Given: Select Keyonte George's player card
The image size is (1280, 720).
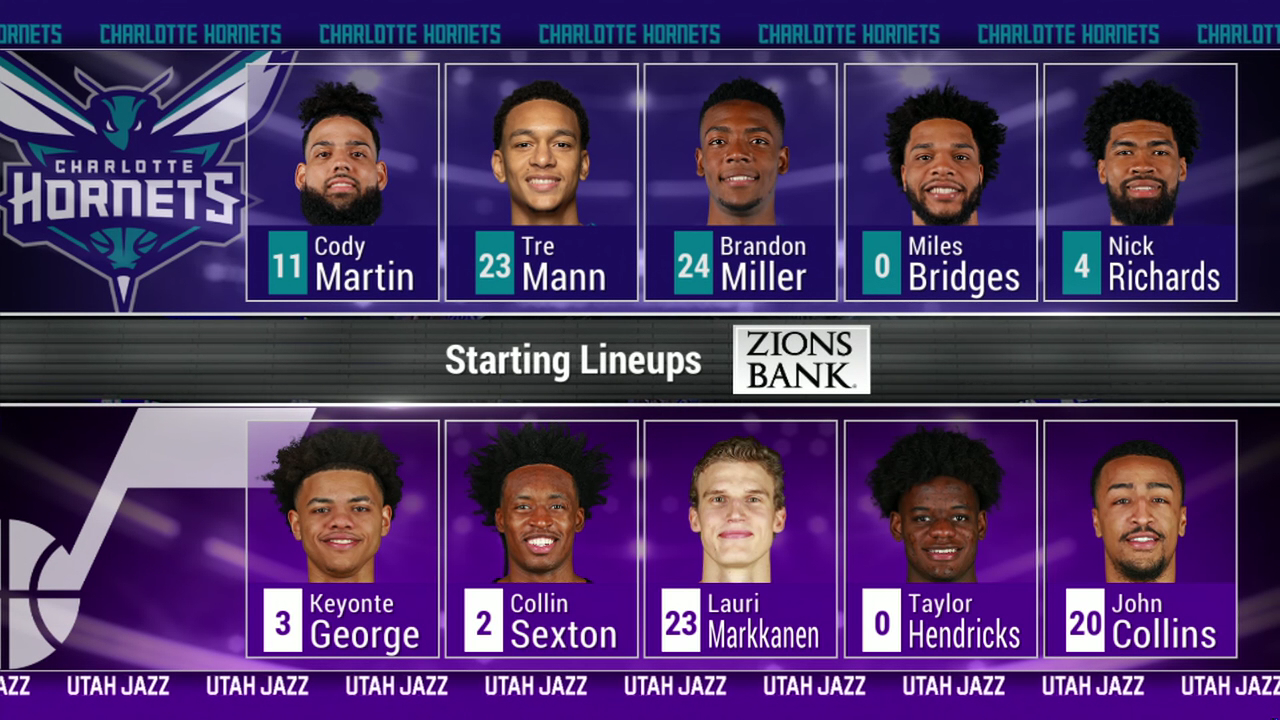Looking at the screenshot, I should point(342,538).
